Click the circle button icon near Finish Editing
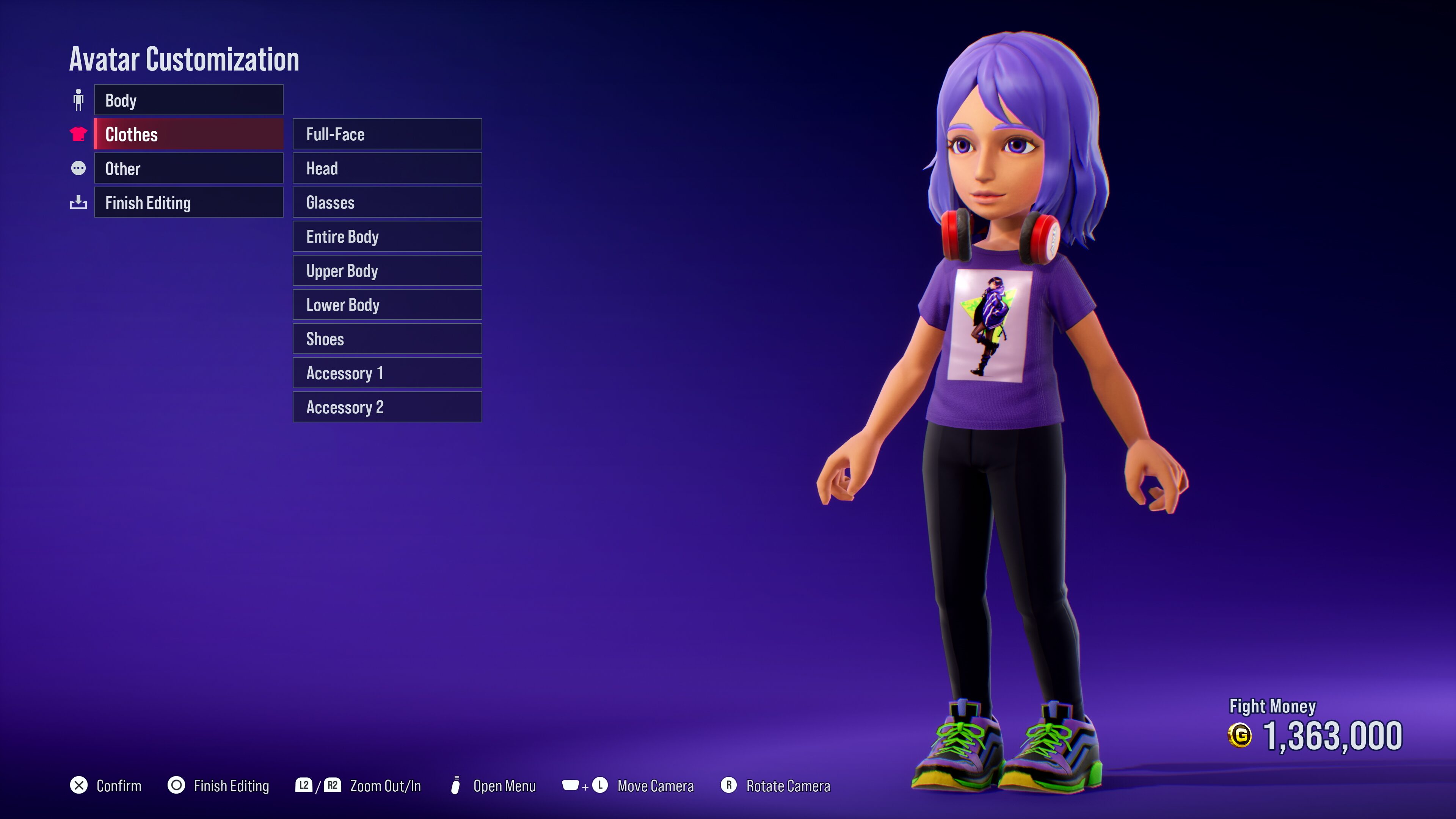 (x=175, y=786)
